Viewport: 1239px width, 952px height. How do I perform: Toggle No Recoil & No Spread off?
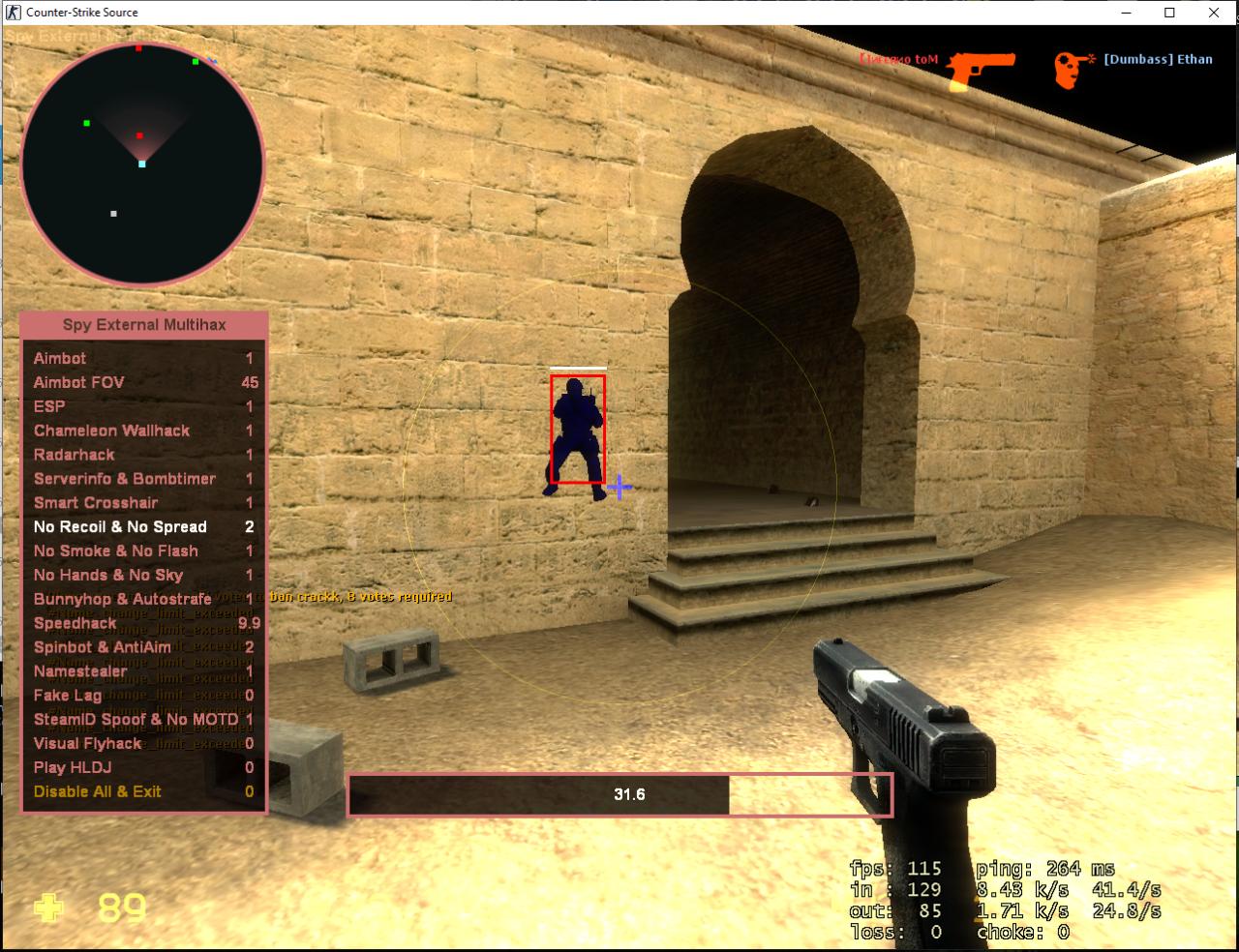[120, 526]
